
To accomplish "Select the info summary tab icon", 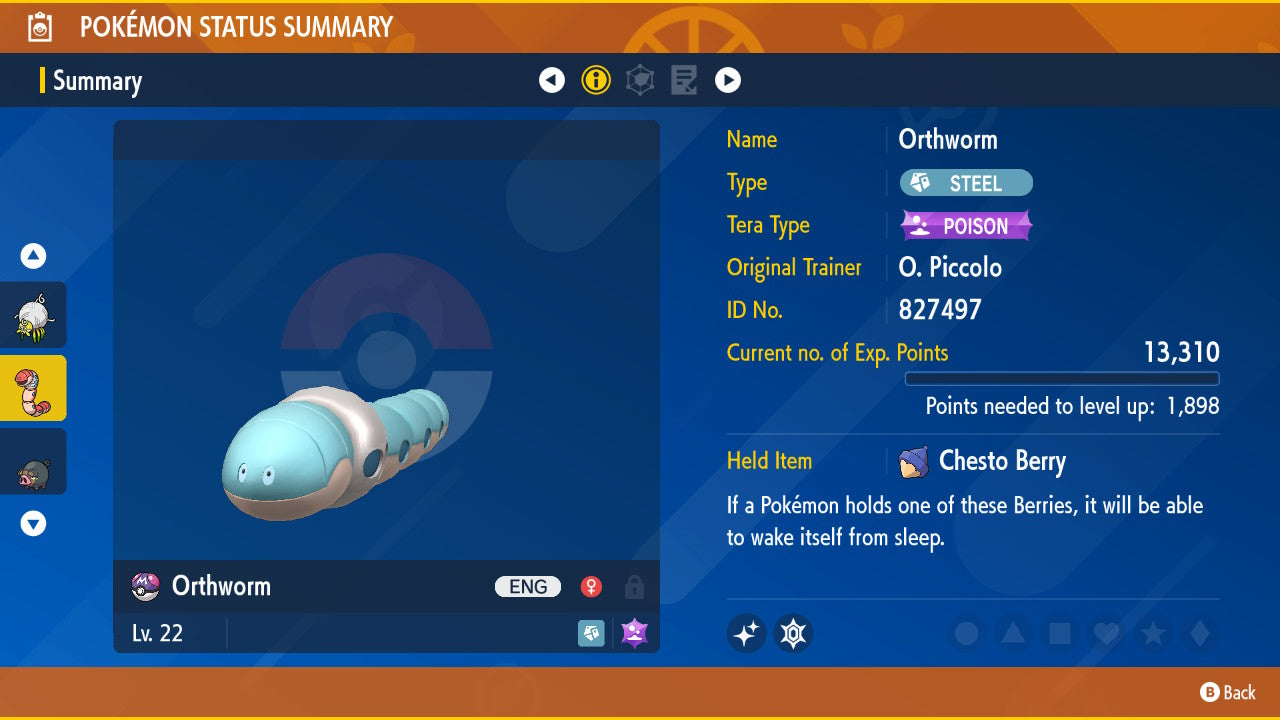I will [x=596, y=80].
